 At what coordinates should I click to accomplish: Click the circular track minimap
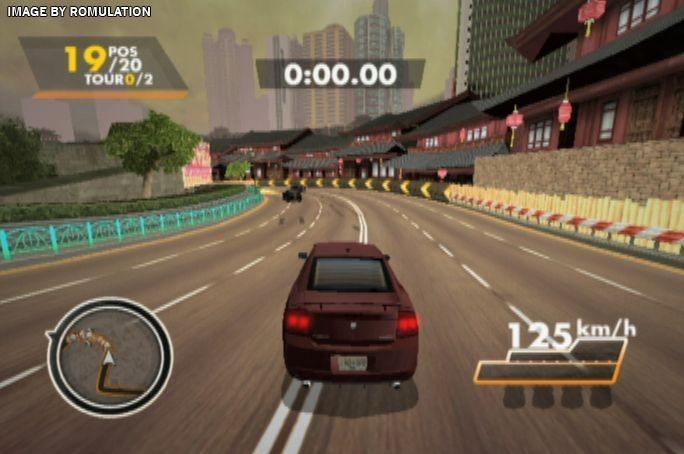[109, 356]
